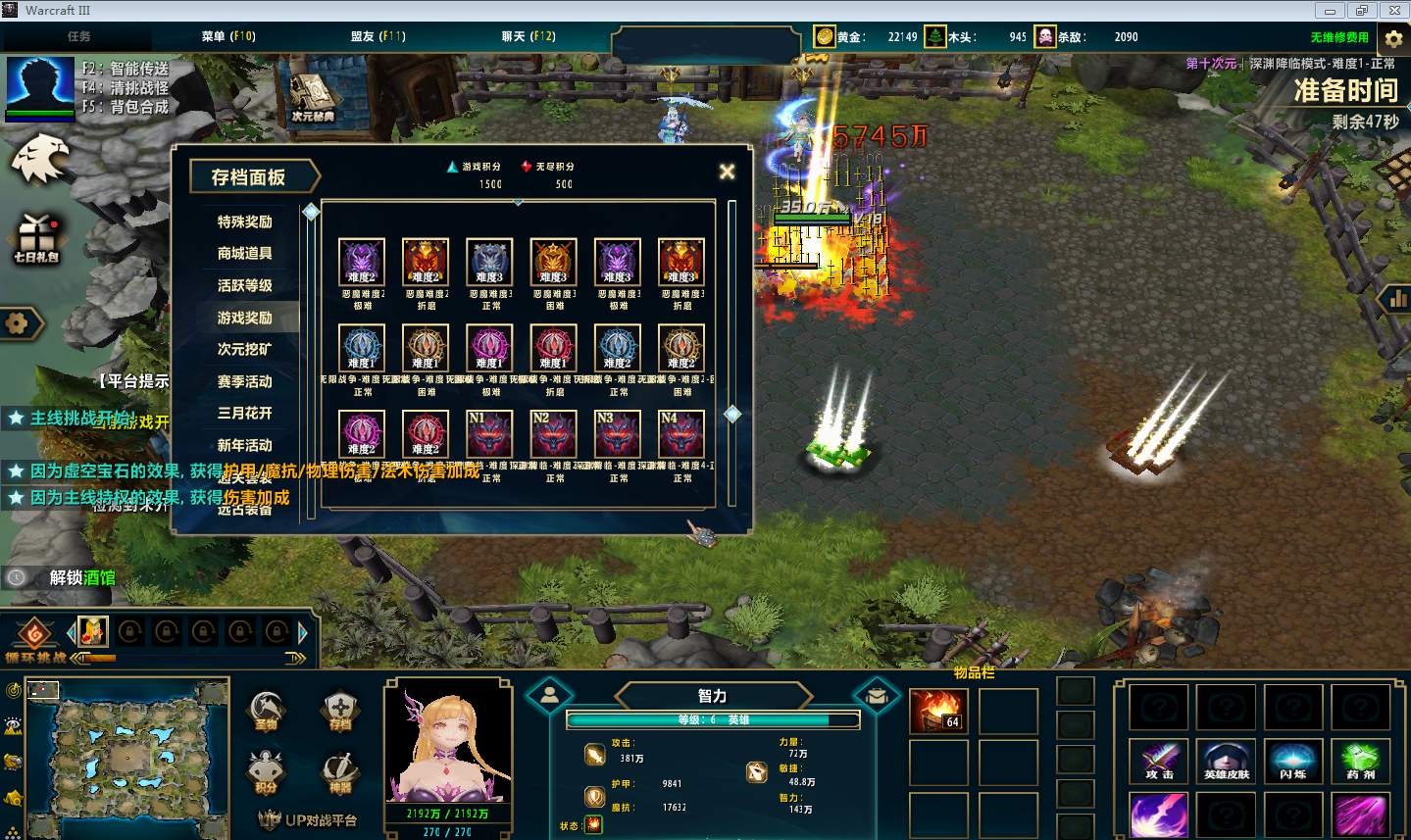Use the 药剂 potion ability

1360,762
